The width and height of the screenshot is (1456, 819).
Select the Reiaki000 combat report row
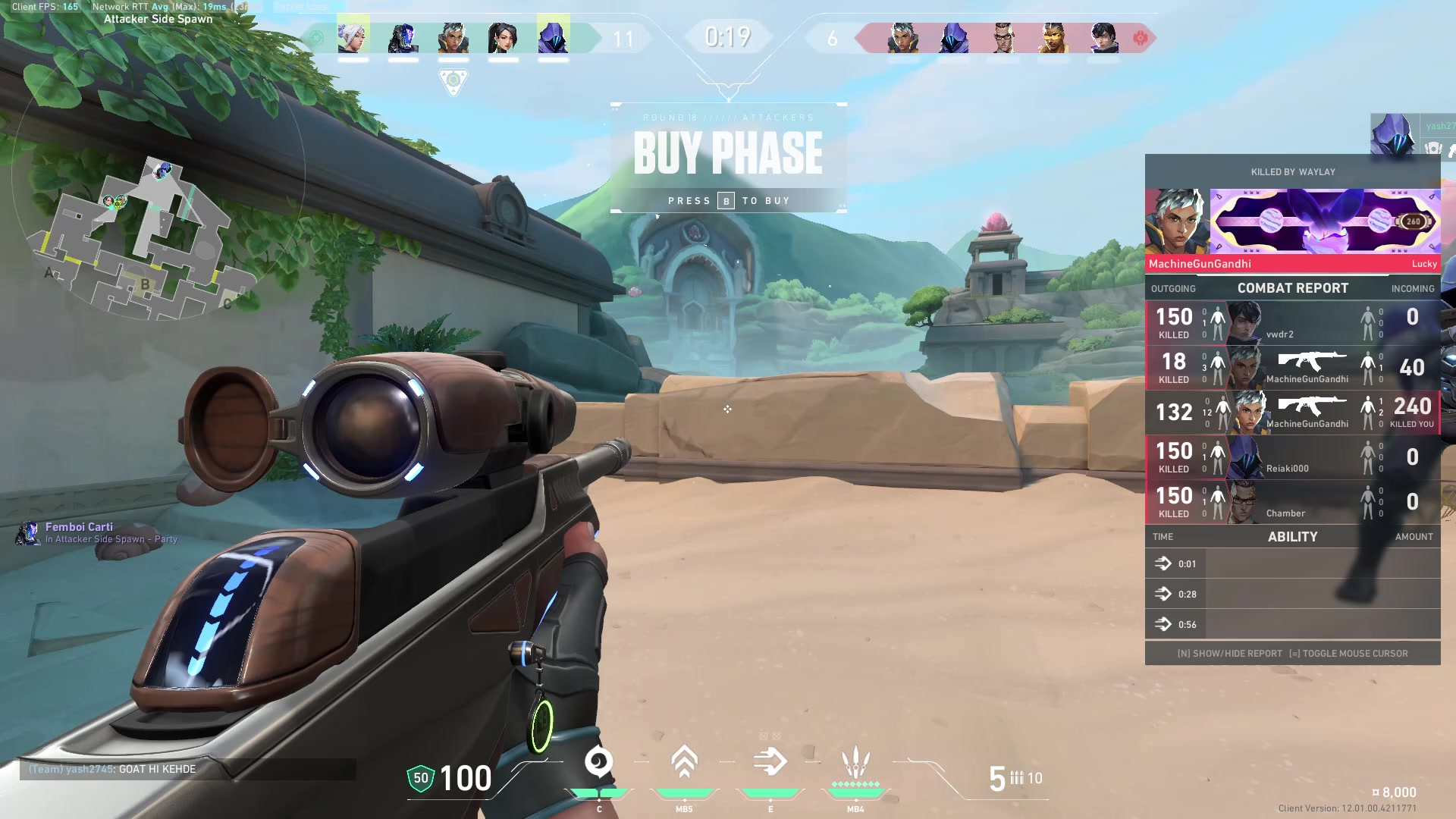[1292, 458]
